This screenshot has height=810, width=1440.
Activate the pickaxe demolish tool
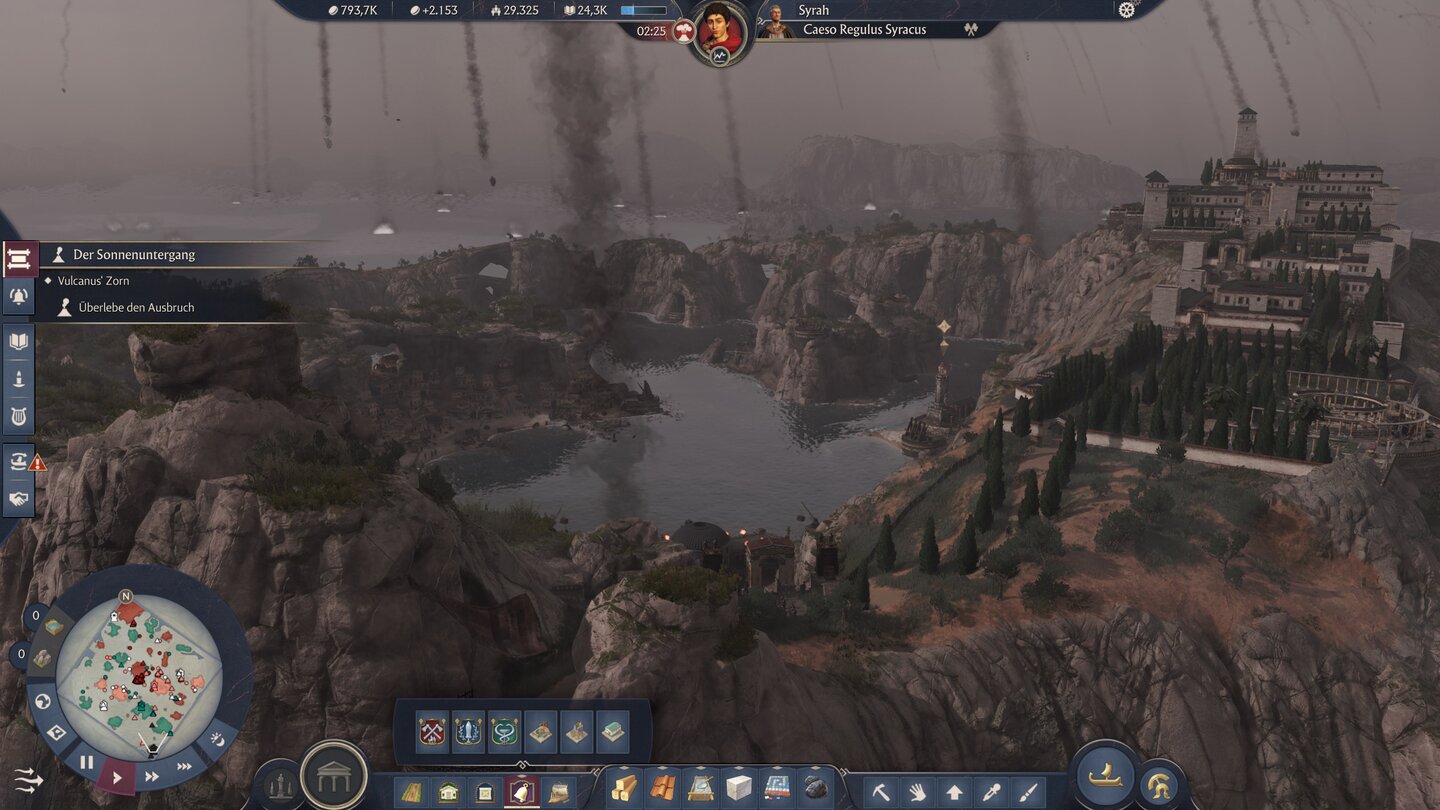point(881,792)
